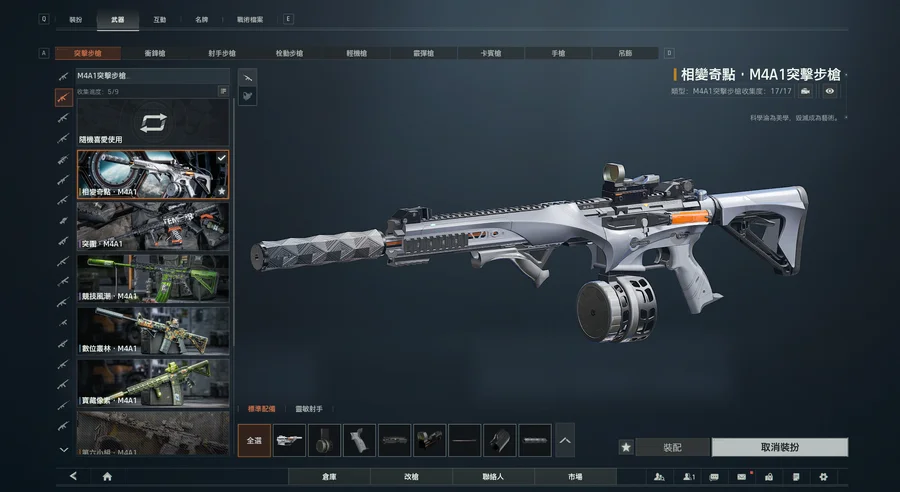Show the 手槍 weapon category
This screenshot has height=492, width=900.
[559, 53]
